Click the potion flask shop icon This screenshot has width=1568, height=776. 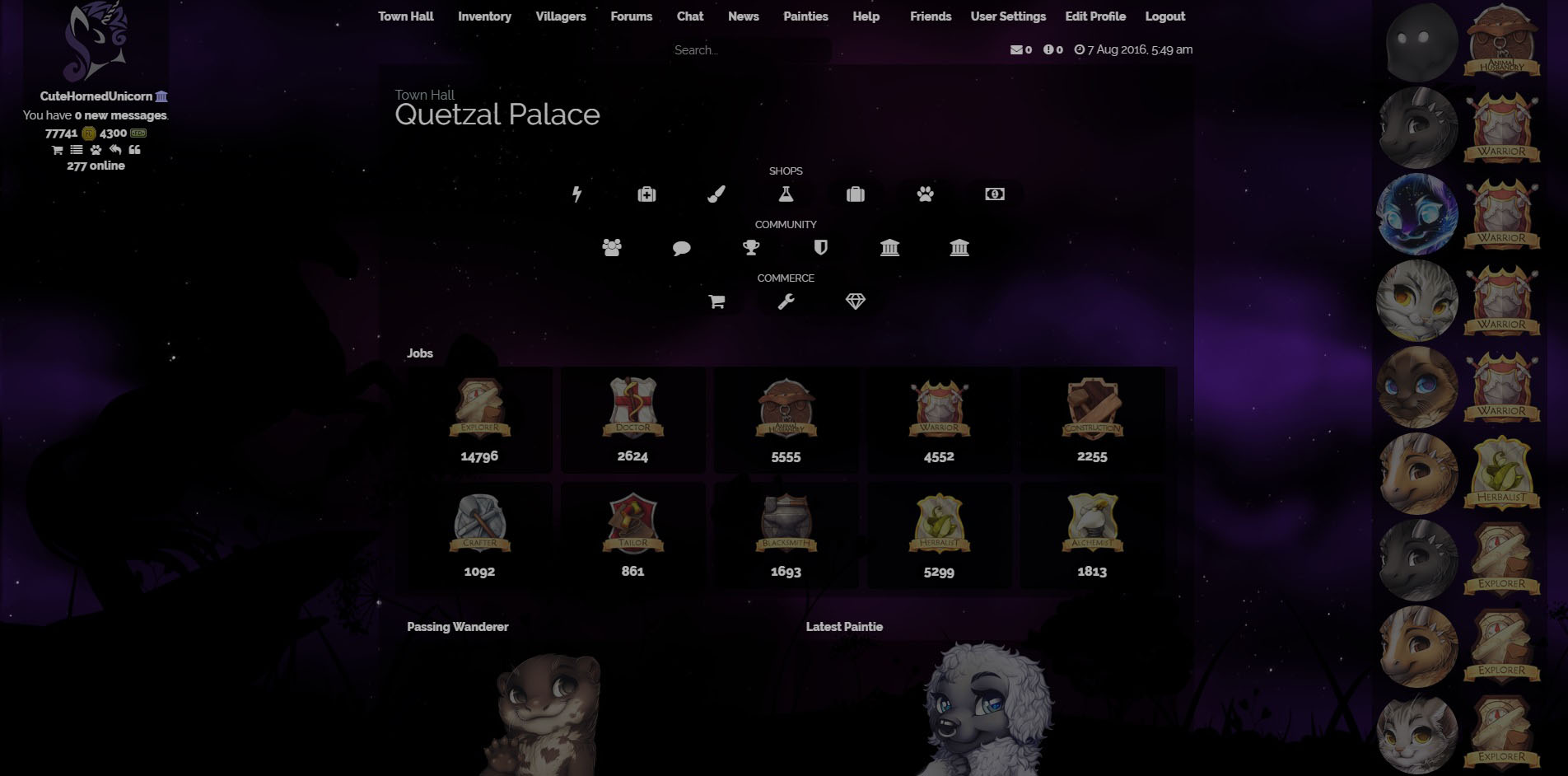(x=786, y=194)
